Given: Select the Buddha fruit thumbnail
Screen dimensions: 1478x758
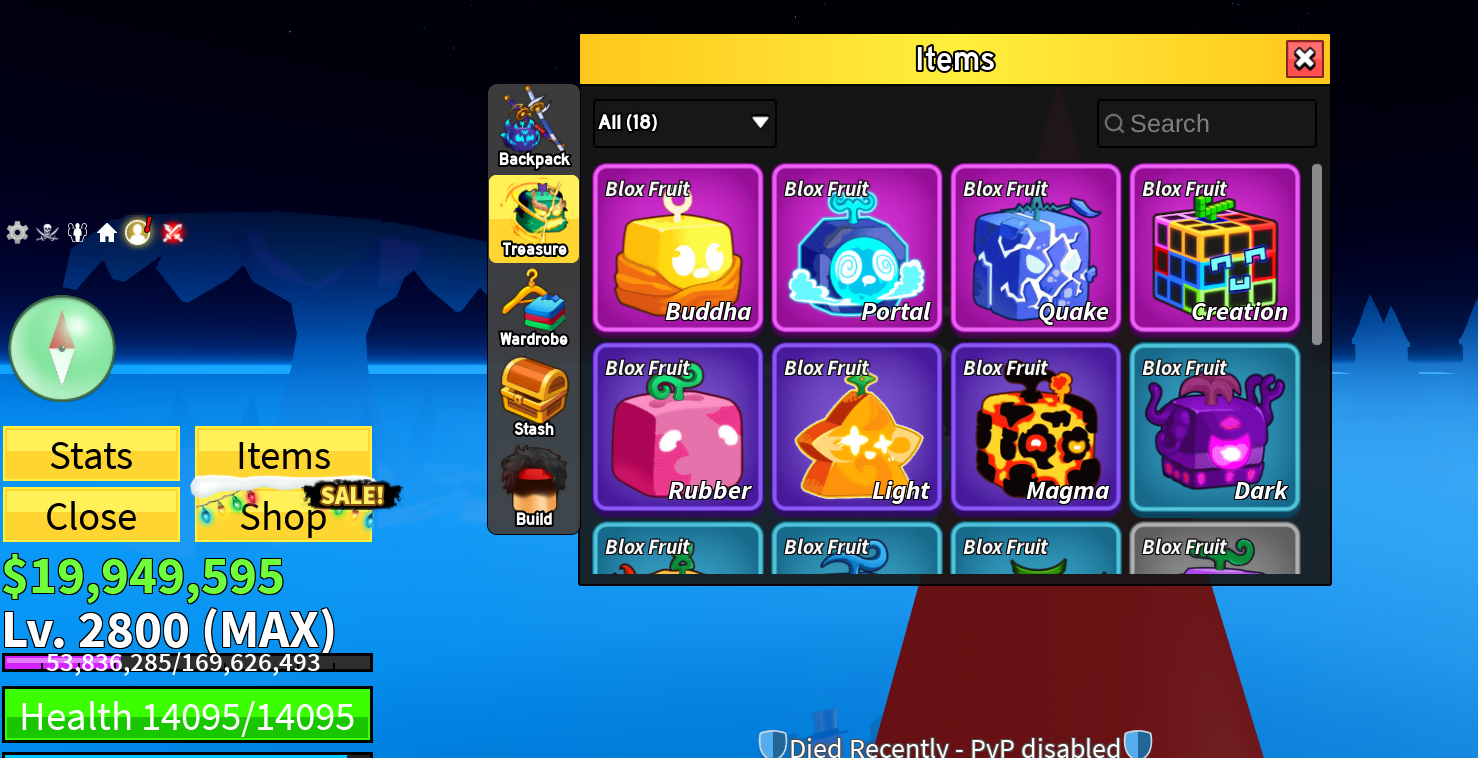Looking at the screenshot, I should (x=677, y=247).
